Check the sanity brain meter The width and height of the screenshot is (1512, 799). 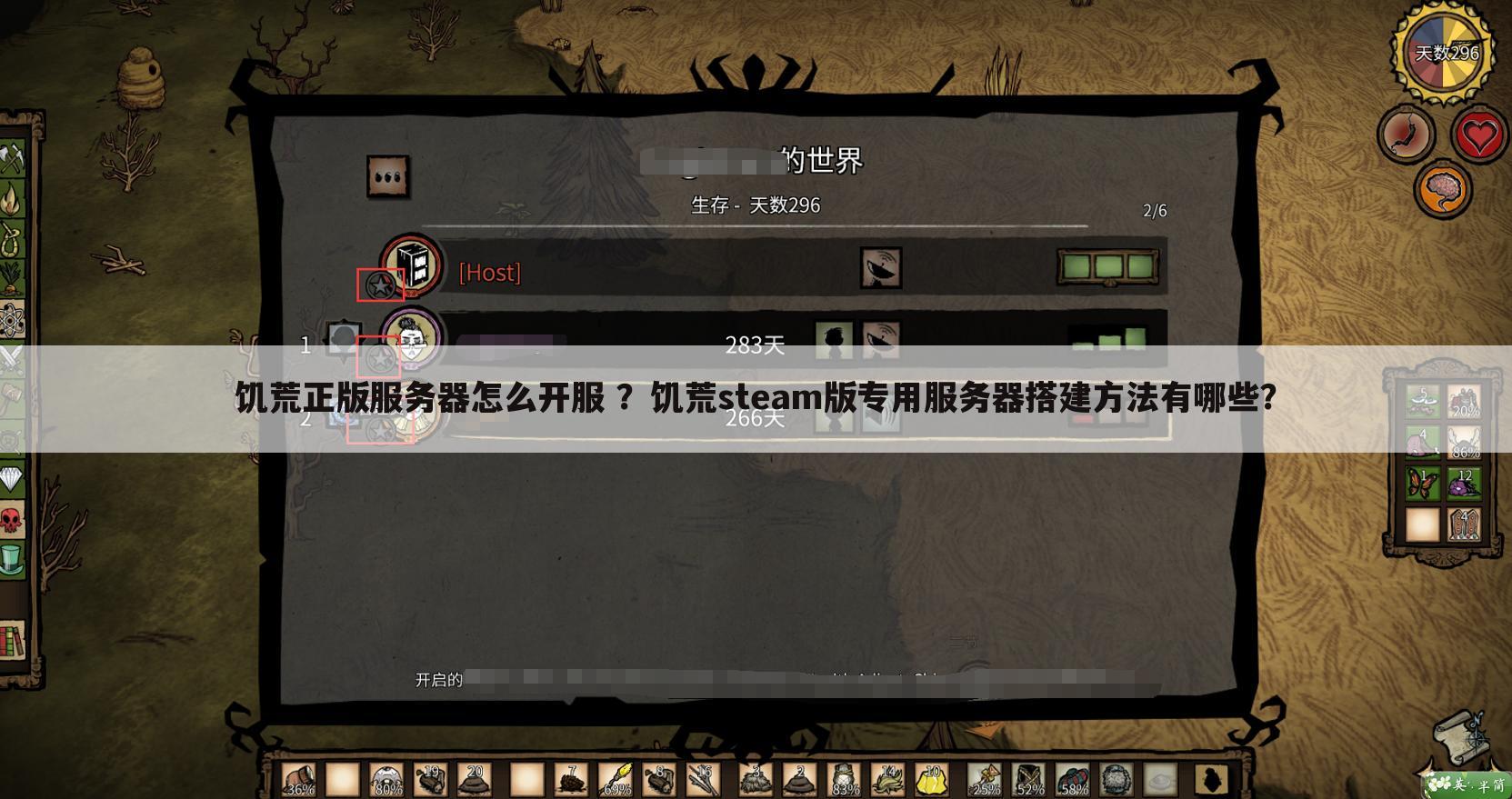(x=1444, y=189)
